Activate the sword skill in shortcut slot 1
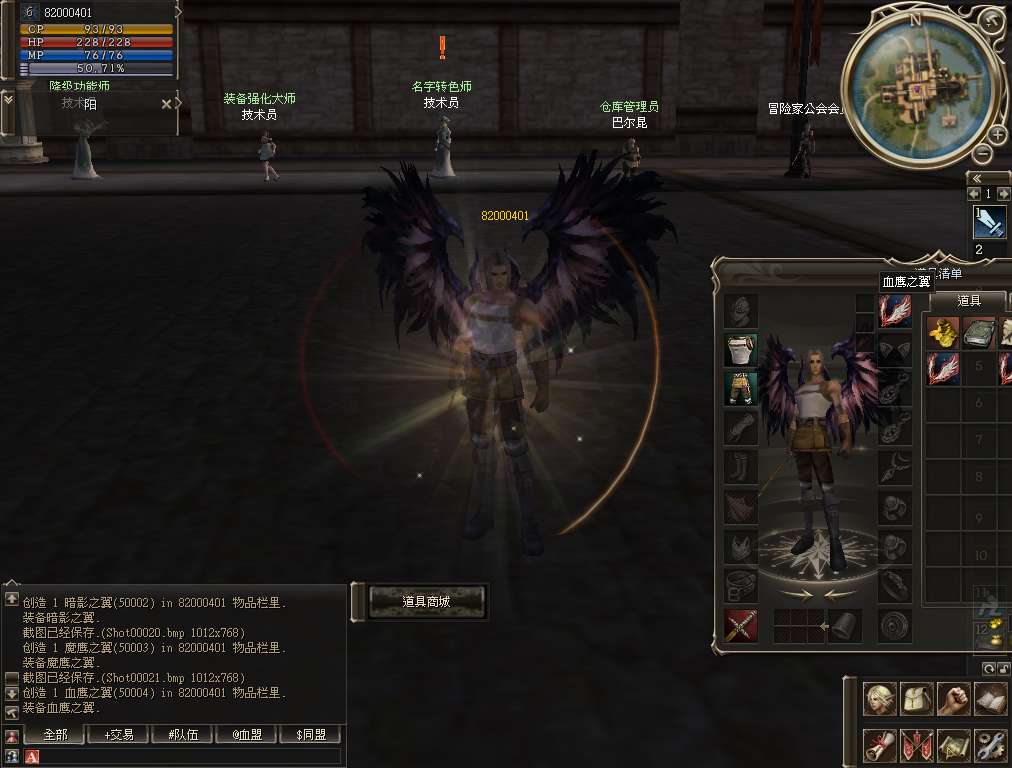1012x768 pixels. tap(989, 222)
